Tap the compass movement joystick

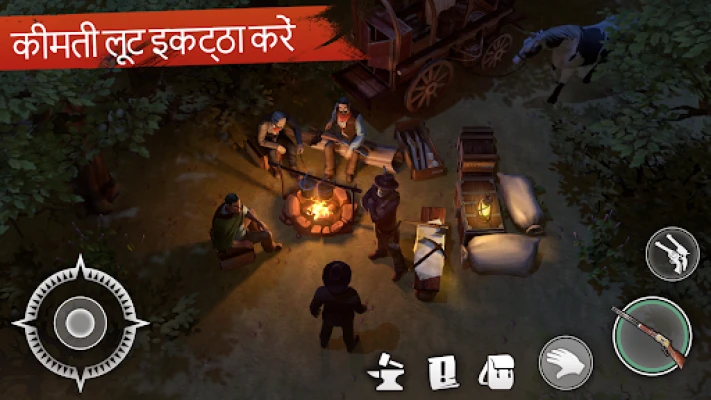click(80, 323)
